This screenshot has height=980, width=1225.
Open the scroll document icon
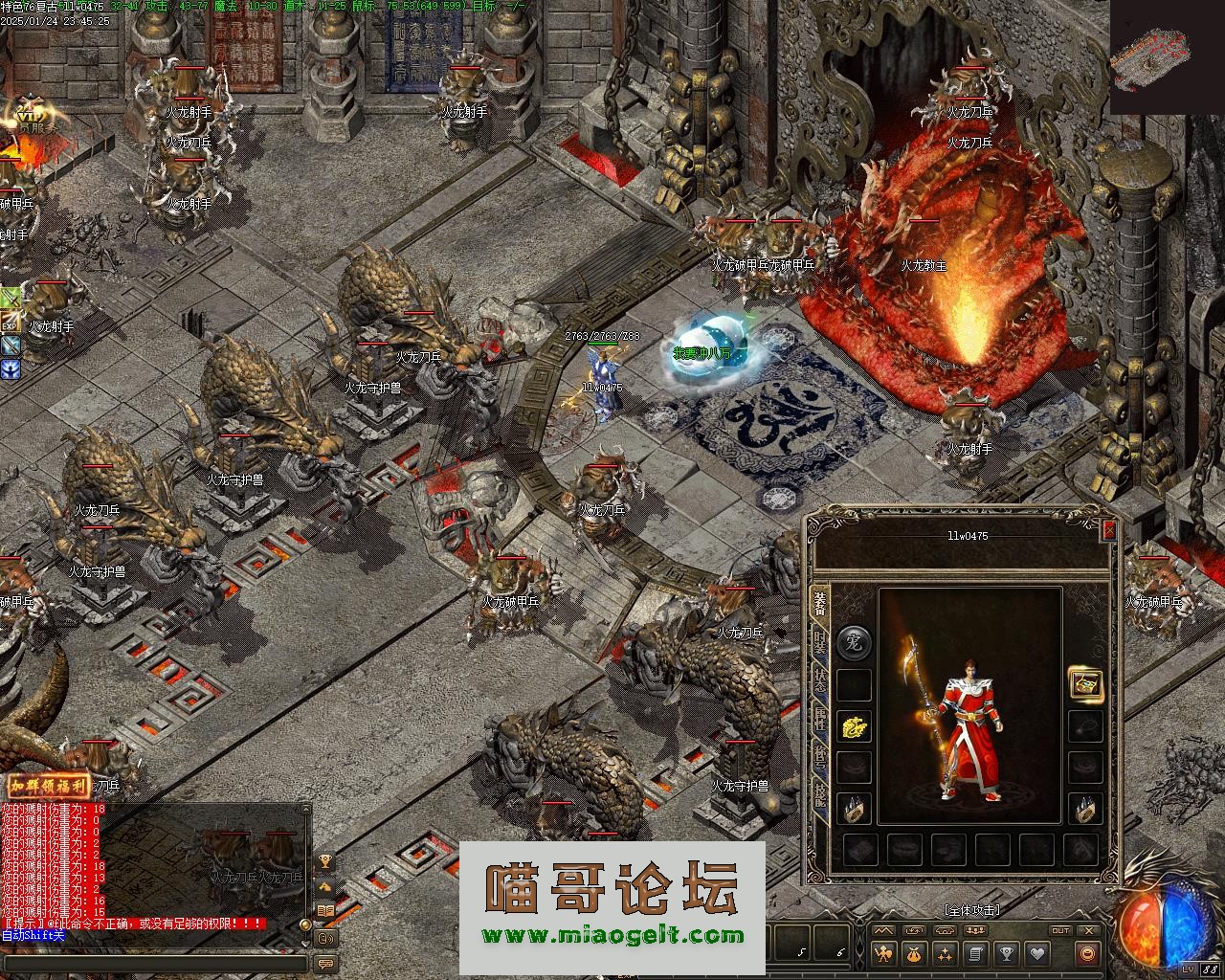tap(975, 953)
